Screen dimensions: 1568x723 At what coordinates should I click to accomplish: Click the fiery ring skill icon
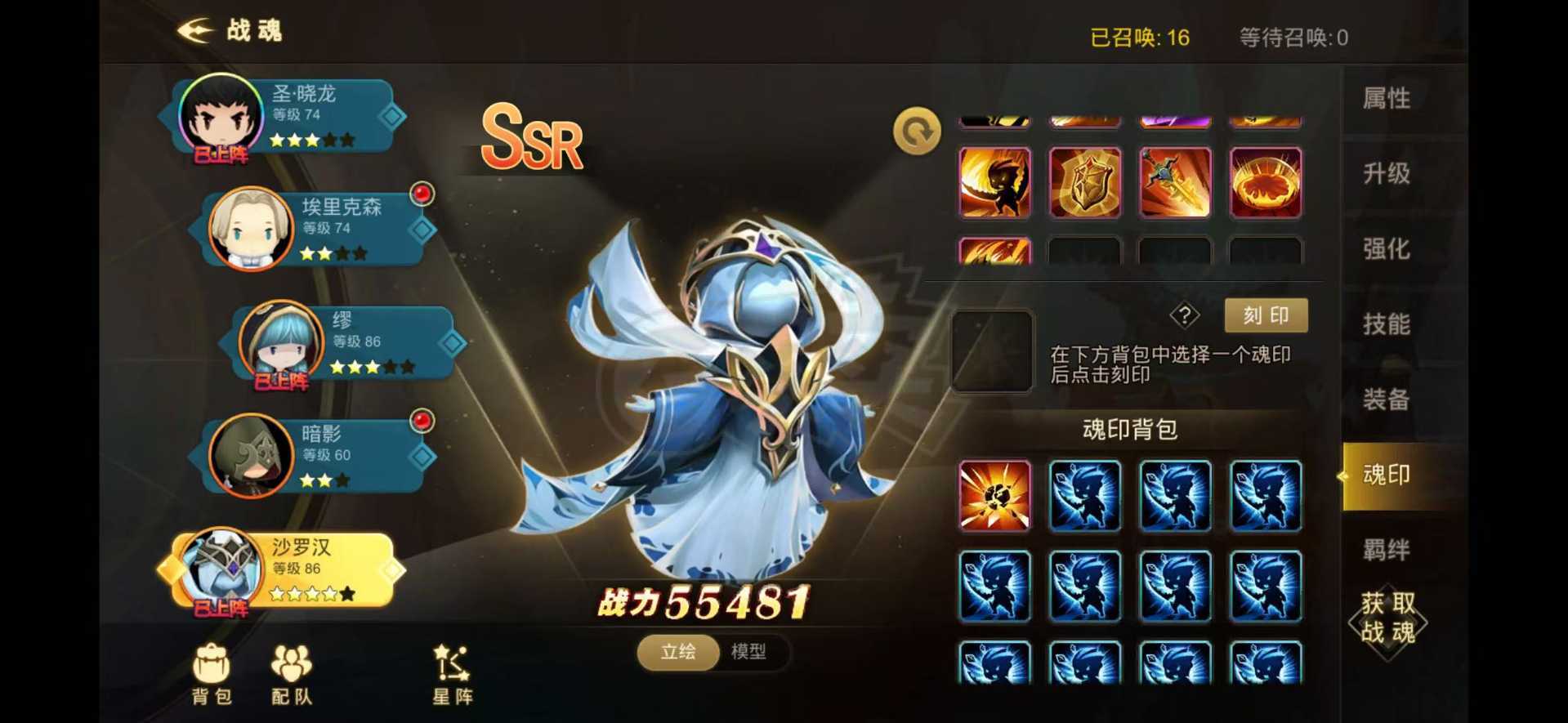pyautogui.click(x=1266, y=181)
